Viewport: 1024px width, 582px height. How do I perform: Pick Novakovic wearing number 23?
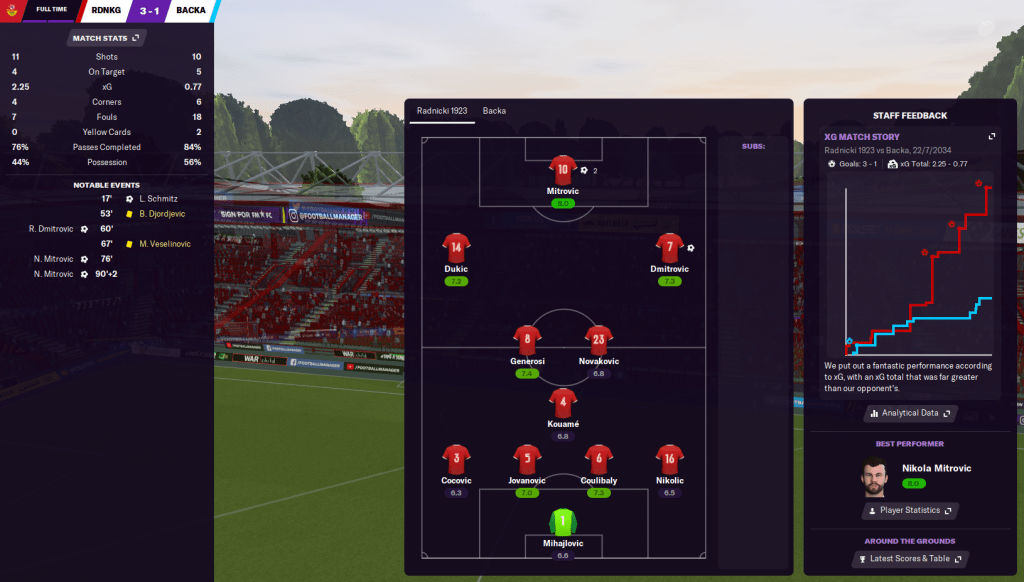click(598, 340)
